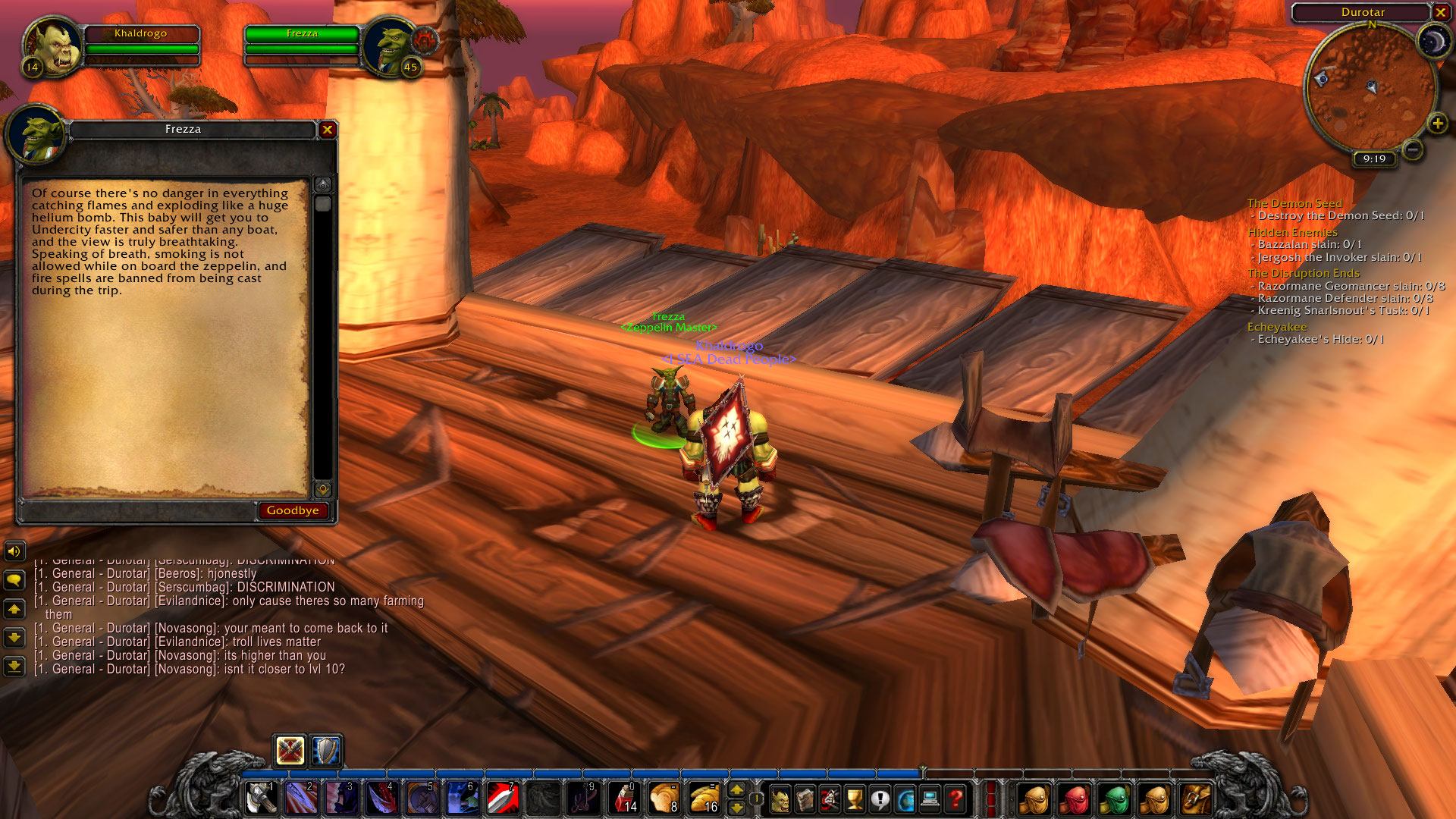Open Help via the red question mark icon
The width and height of the screenshot is (1456, 819).
tap(954, 798)
